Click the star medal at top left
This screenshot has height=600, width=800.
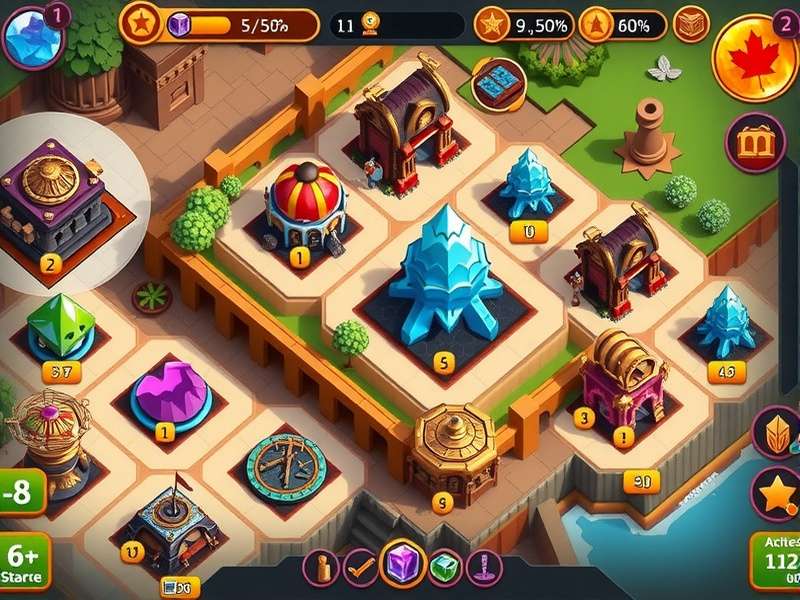(x=141, y=22)
